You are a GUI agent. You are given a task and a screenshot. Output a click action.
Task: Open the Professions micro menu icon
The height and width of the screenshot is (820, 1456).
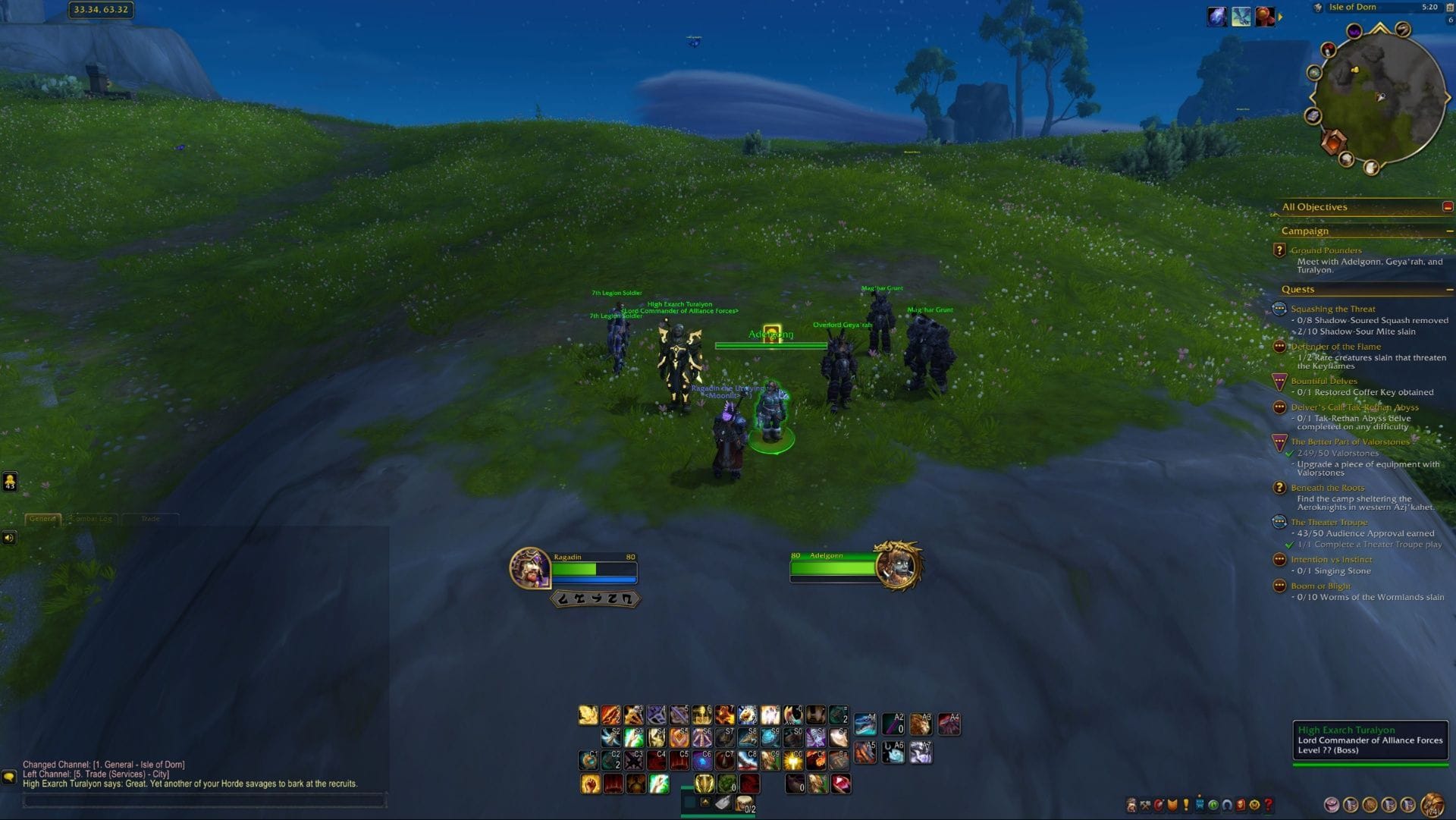1145,805
